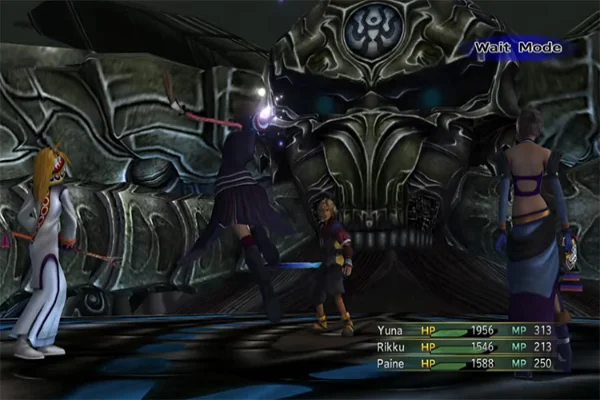Select Rikku's party status row
The image size is (600, 400).
pyautogui.click(x=470, y=346)
